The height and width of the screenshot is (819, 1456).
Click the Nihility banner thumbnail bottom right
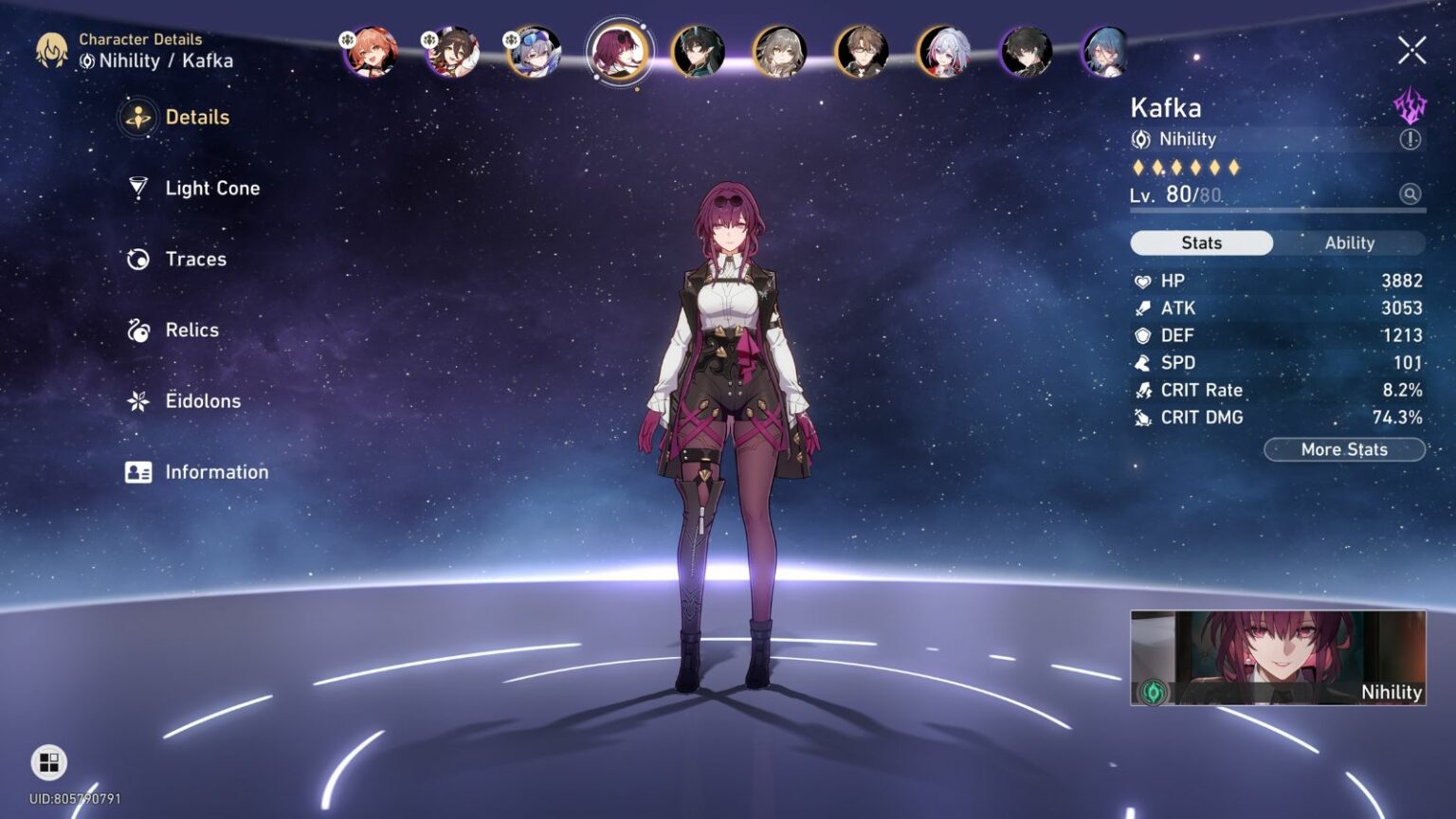[1276, 658]
